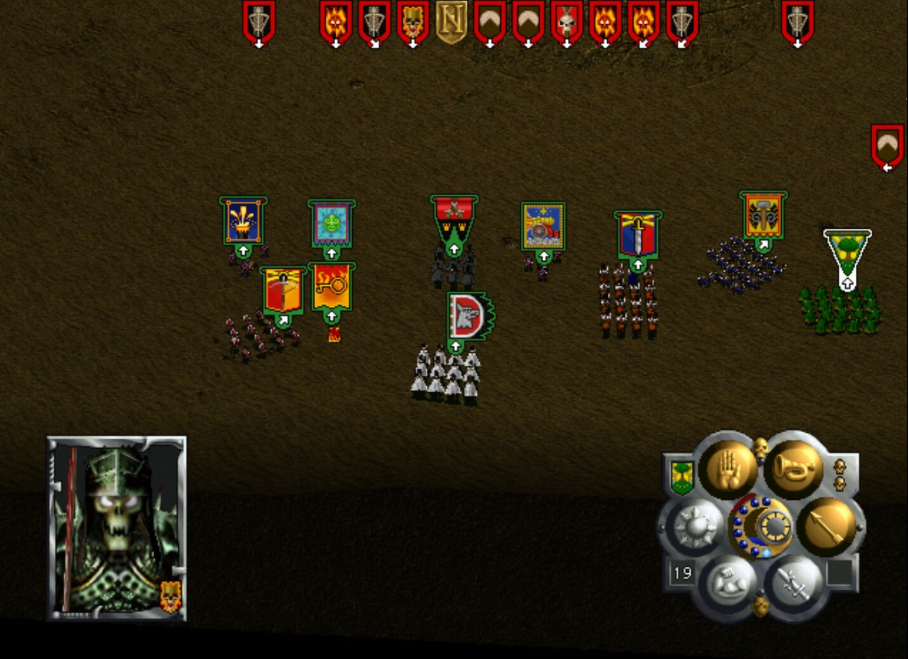The image size is (908, 659).
Task: Activate the golden horn button
Action: [793, 467]
